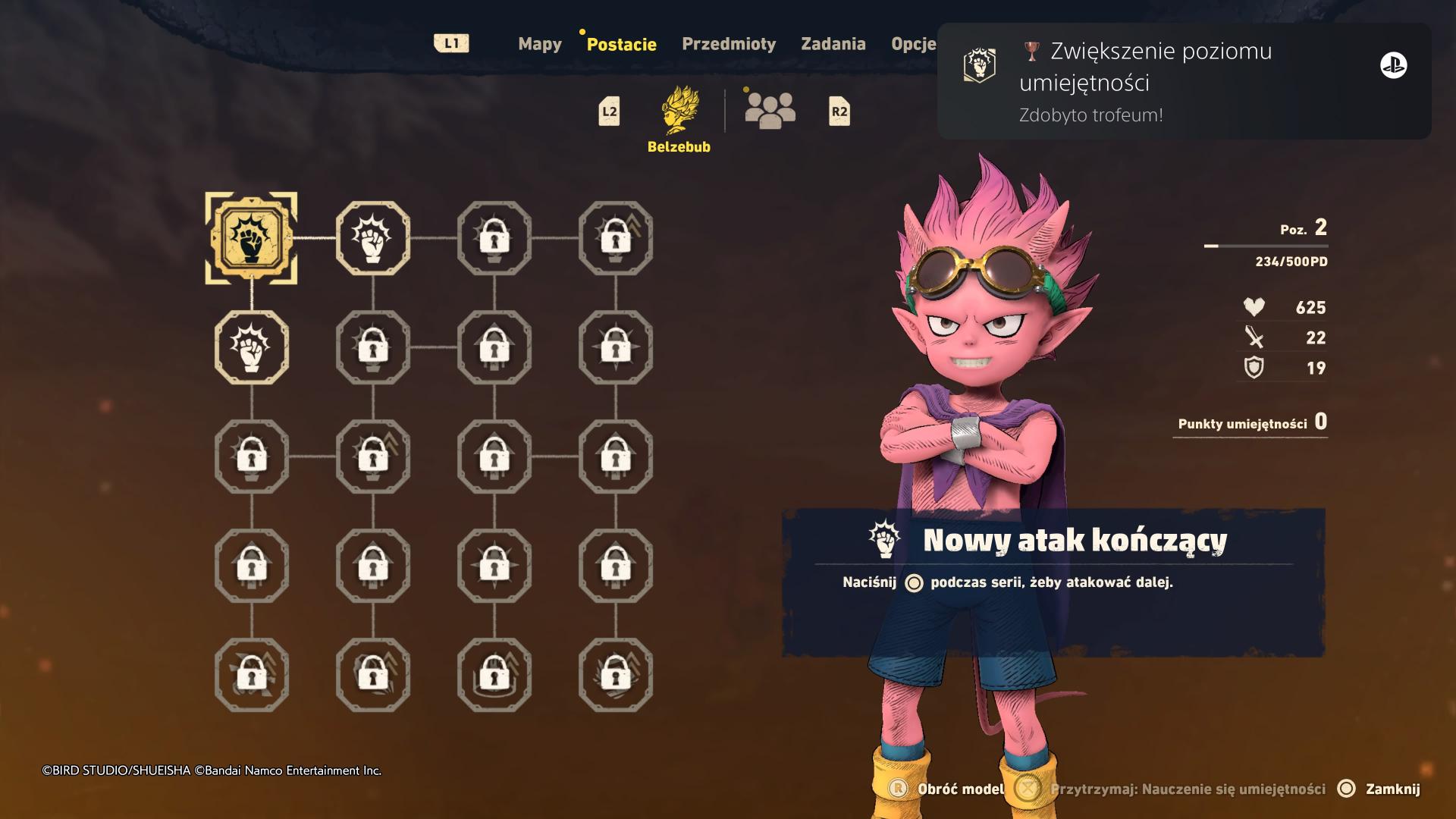
Task: Select the highlighted gold fist skill node
Action: click(251, 238)
